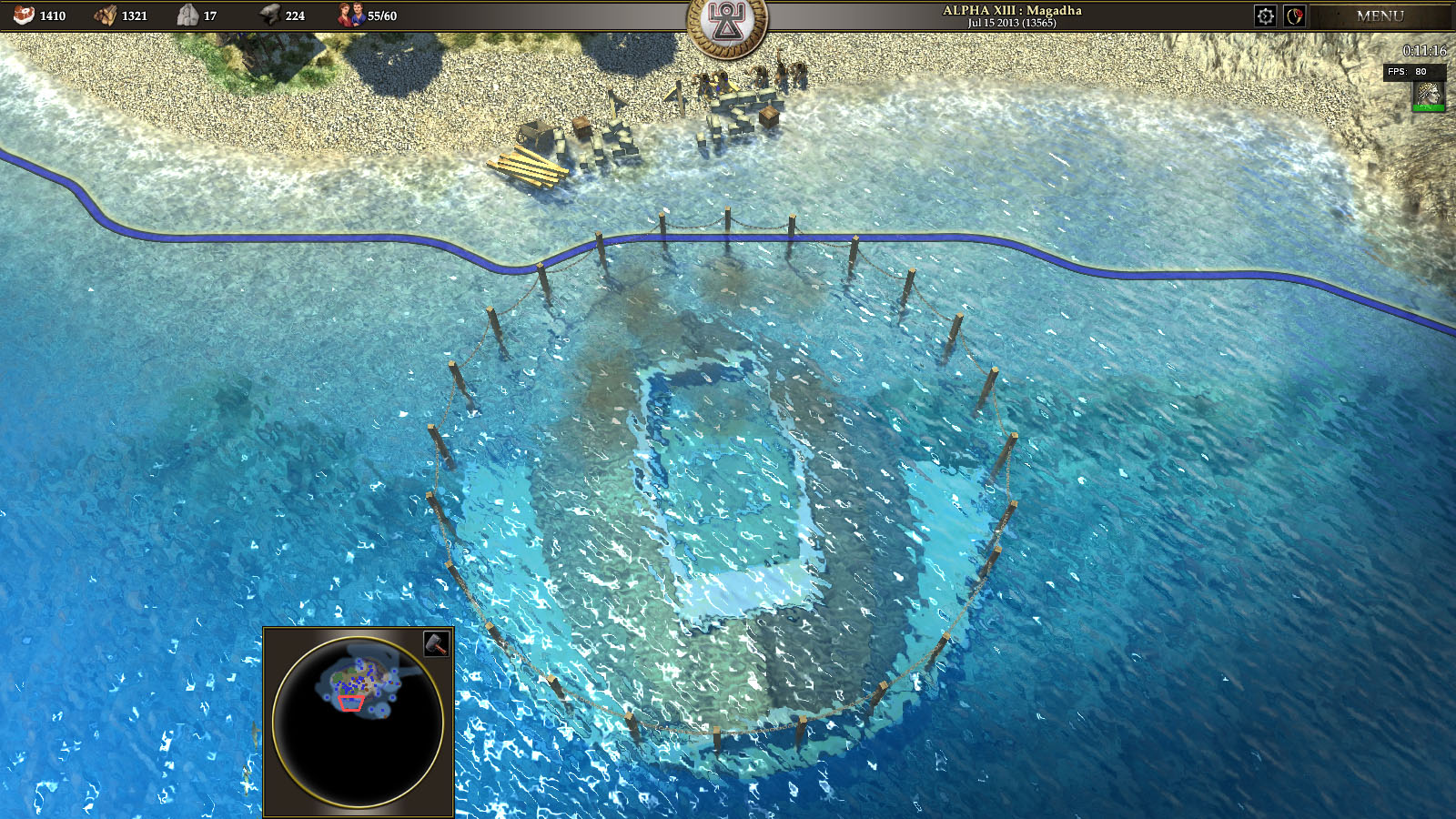Screen dimensions: 1456x819
Task: Select the player portrait in the top right
Action: [1429, 91]
